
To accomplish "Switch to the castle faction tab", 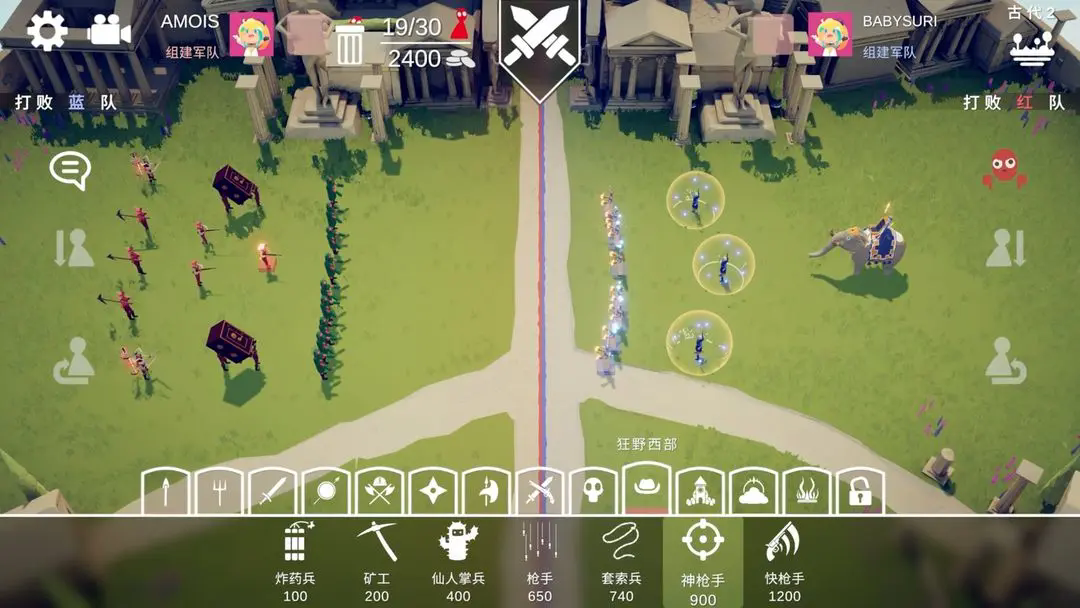I will point(700,491).
